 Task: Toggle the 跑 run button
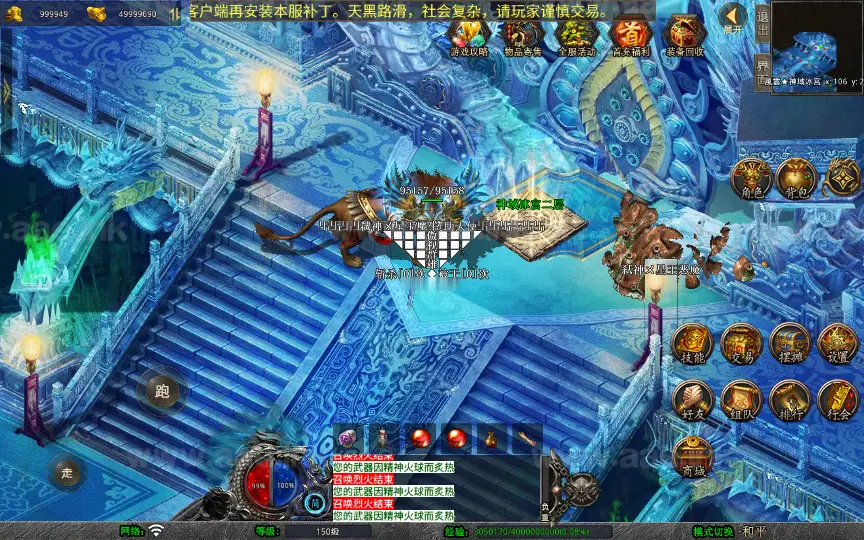point(162,391)
